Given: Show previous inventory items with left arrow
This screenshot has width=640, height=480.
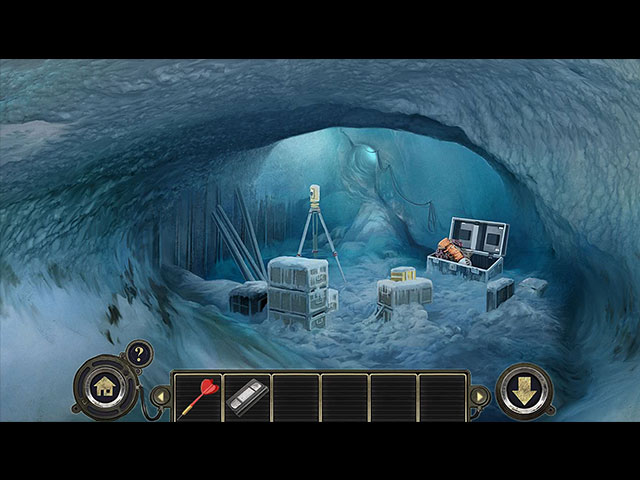Looking at the screenshot, I should pyautogui.click(x=158, y=396).
